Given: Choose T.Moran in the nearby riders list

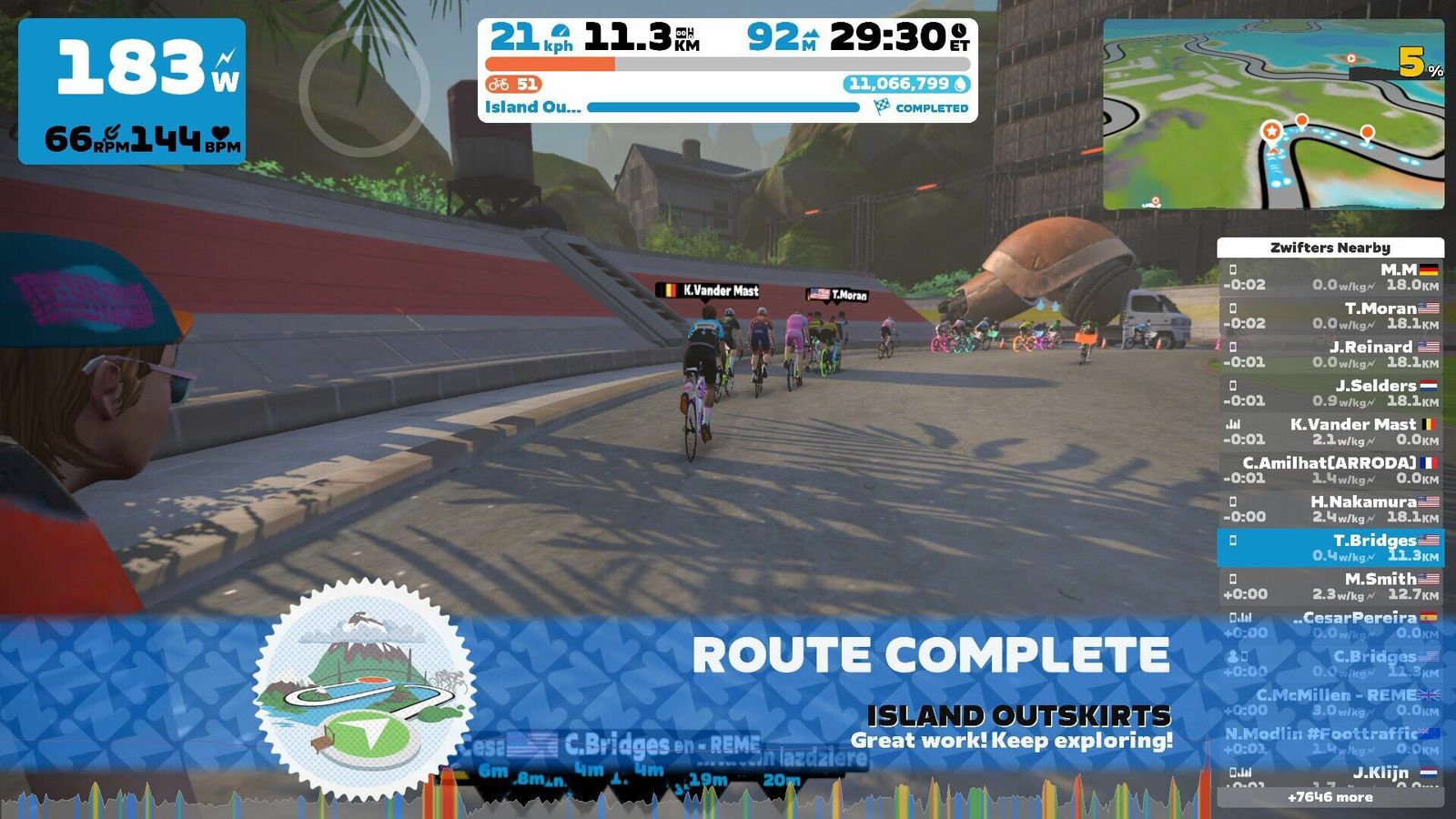Looking at the screenshot, I should click(1330, 316).
